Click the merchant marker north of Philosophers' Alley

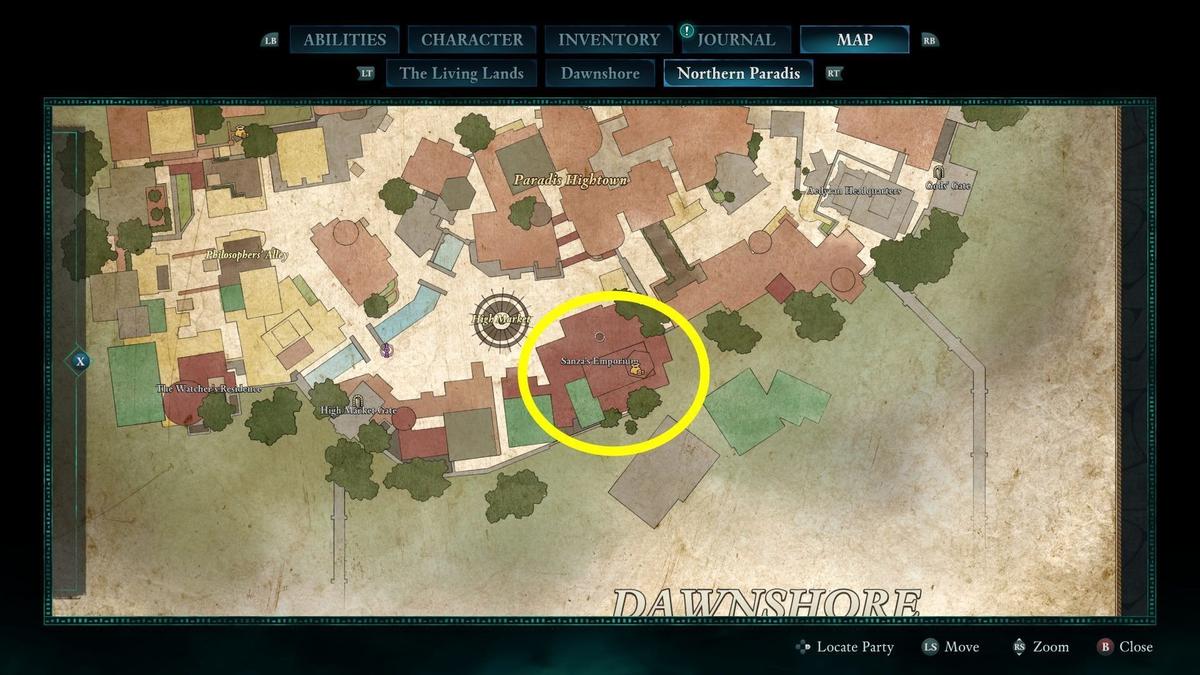240,132
